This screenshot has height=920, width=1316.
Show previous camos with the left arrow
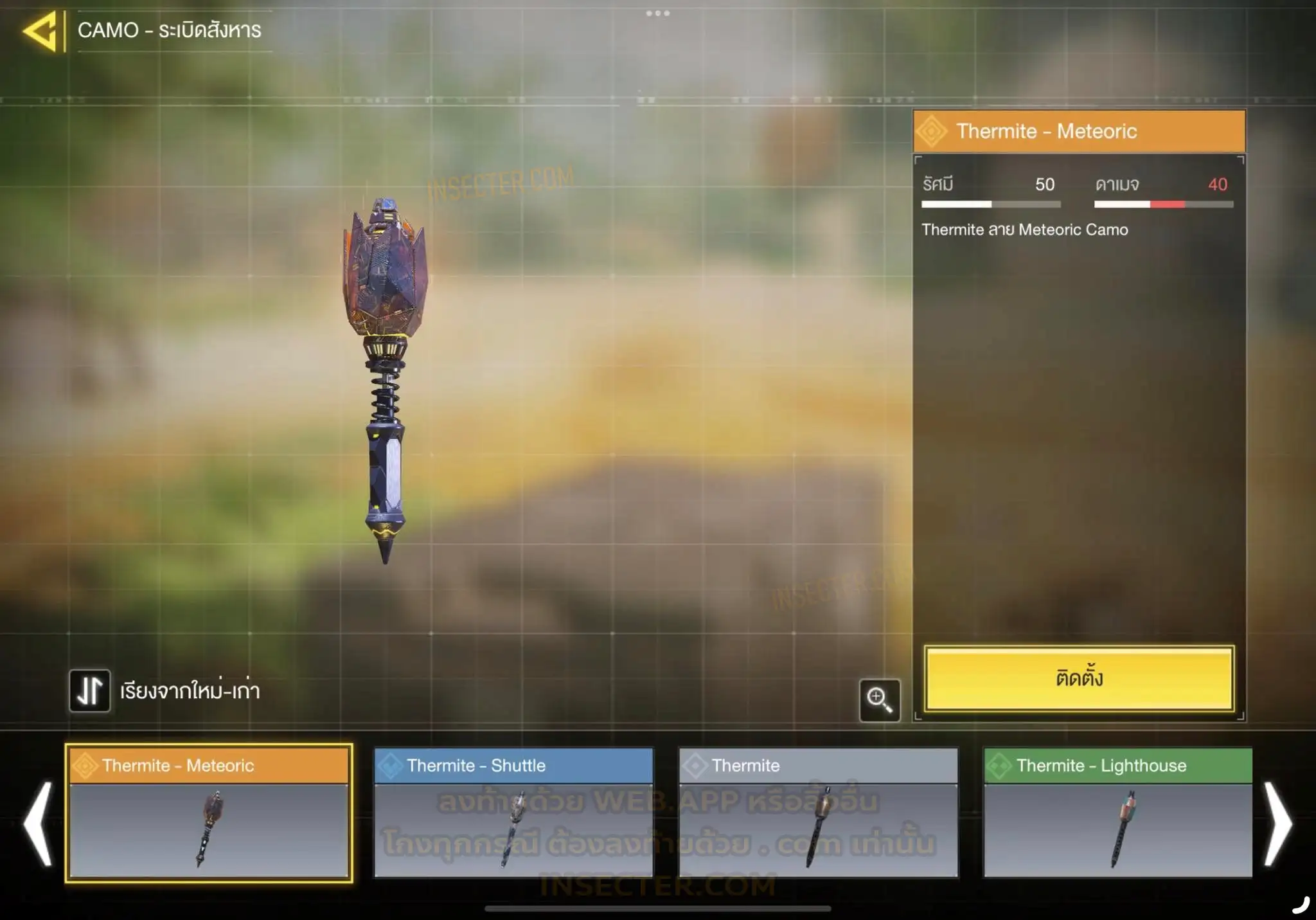pyautogui.click(x=38, y=823)
